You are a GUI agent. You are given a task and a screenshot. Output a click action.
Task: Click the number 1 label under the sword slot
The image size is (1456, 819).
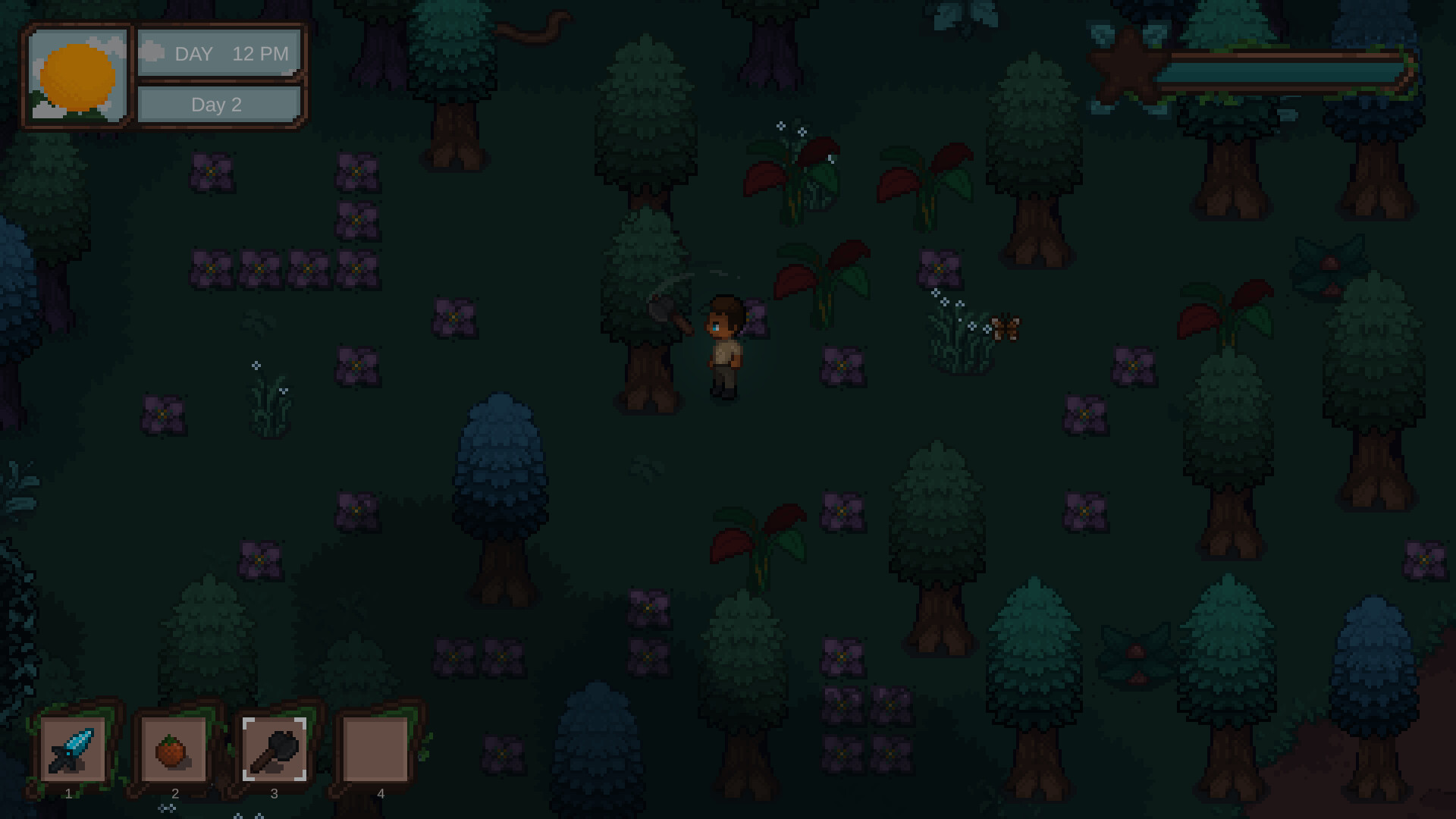(67, 794)
